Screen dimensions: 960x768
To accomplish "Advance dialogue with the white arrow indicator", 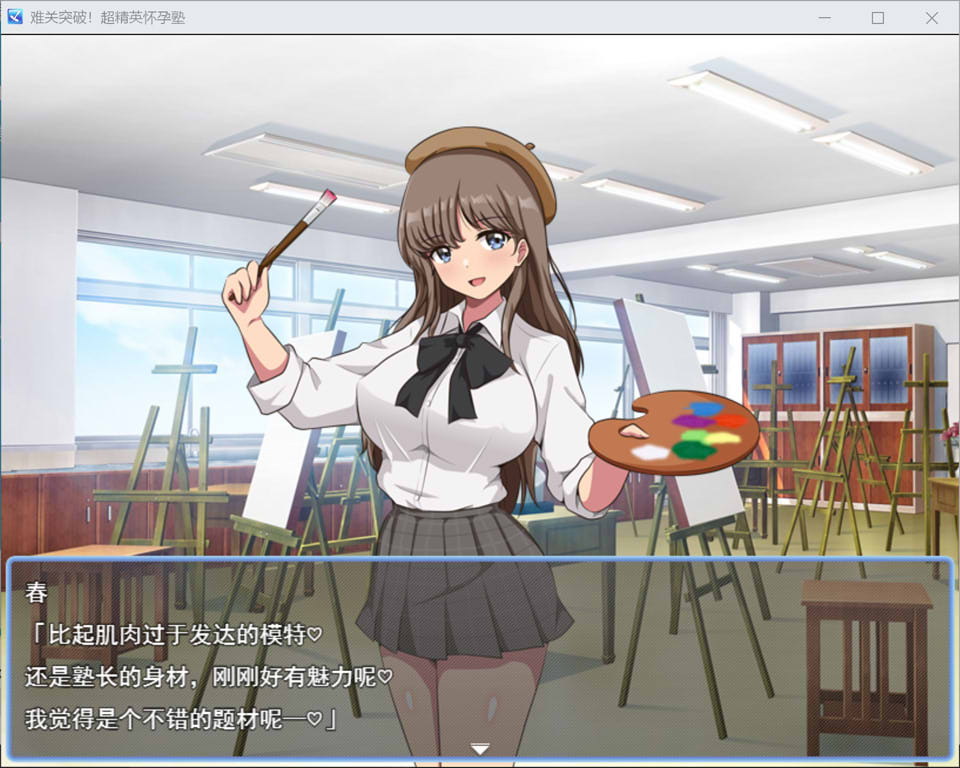I will [480, 748].
